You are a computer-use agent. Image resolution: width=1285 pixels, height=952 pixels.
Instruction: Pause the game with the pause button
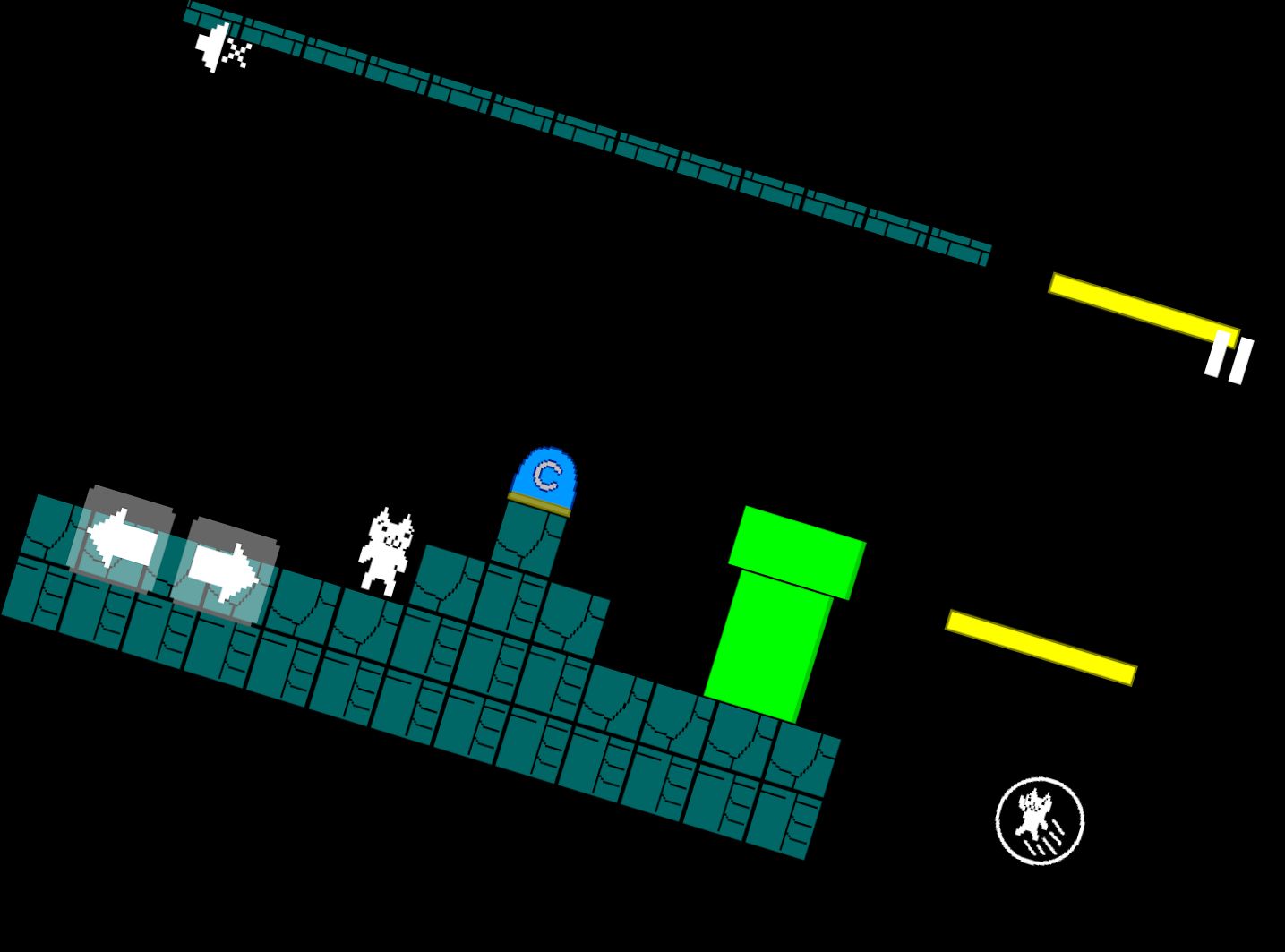coord(1229,356)
